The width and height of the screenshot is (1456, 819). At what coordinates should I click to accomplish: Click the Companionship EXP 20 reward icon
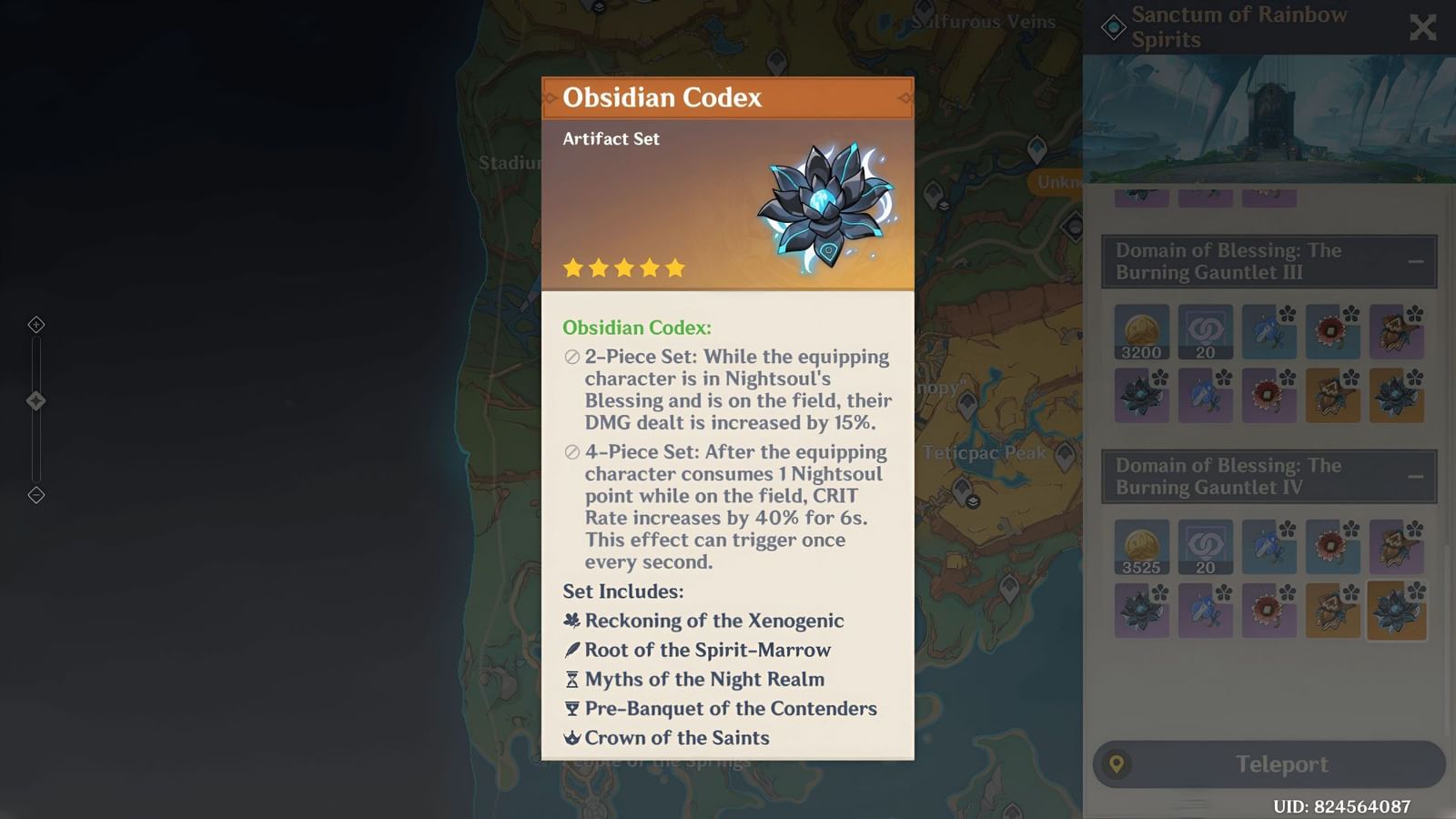pos(1205,330)
